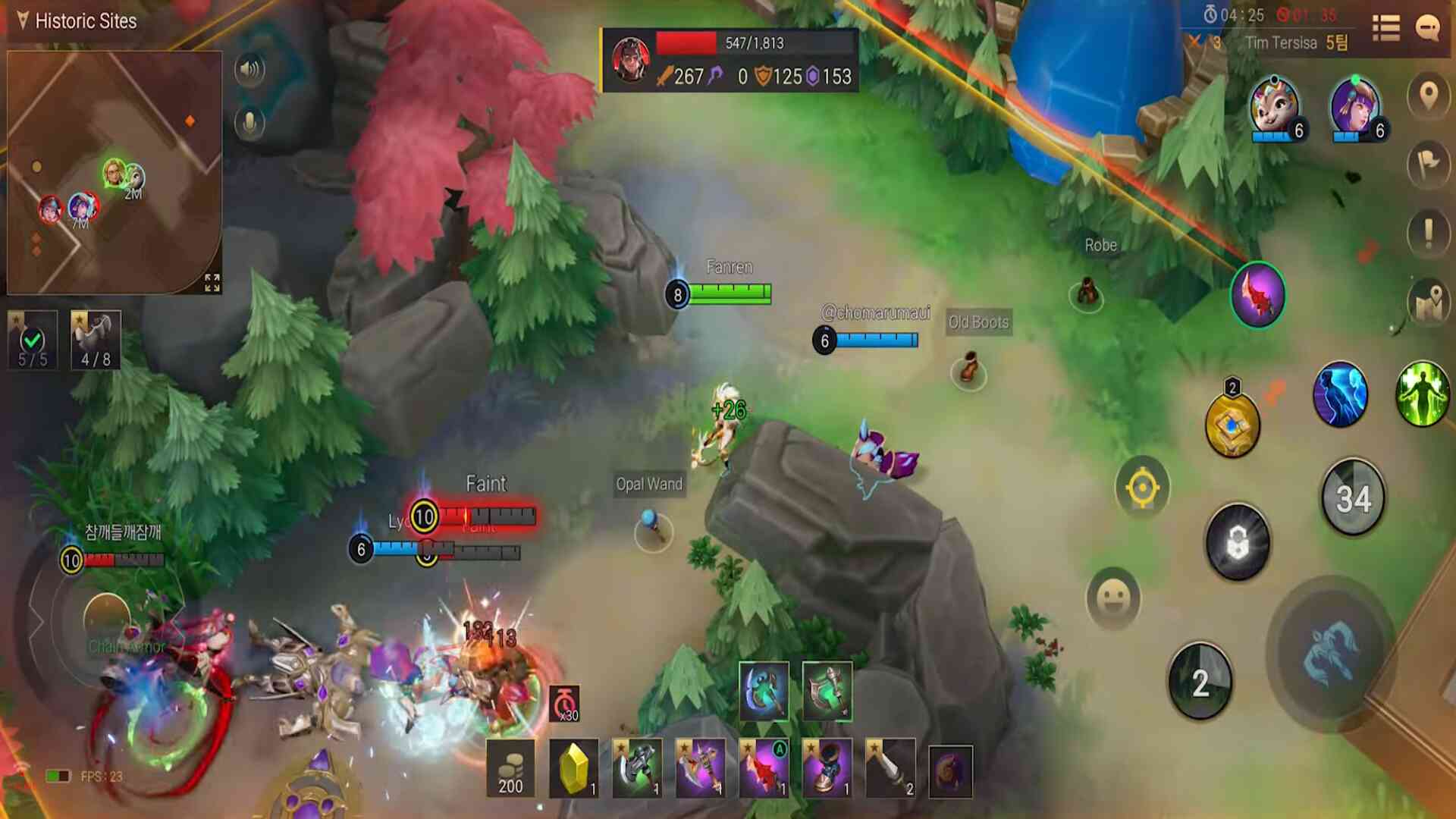Select the cat-like teammate portrait
This screenshot has width=1456, height=819.
[1274, 108]
